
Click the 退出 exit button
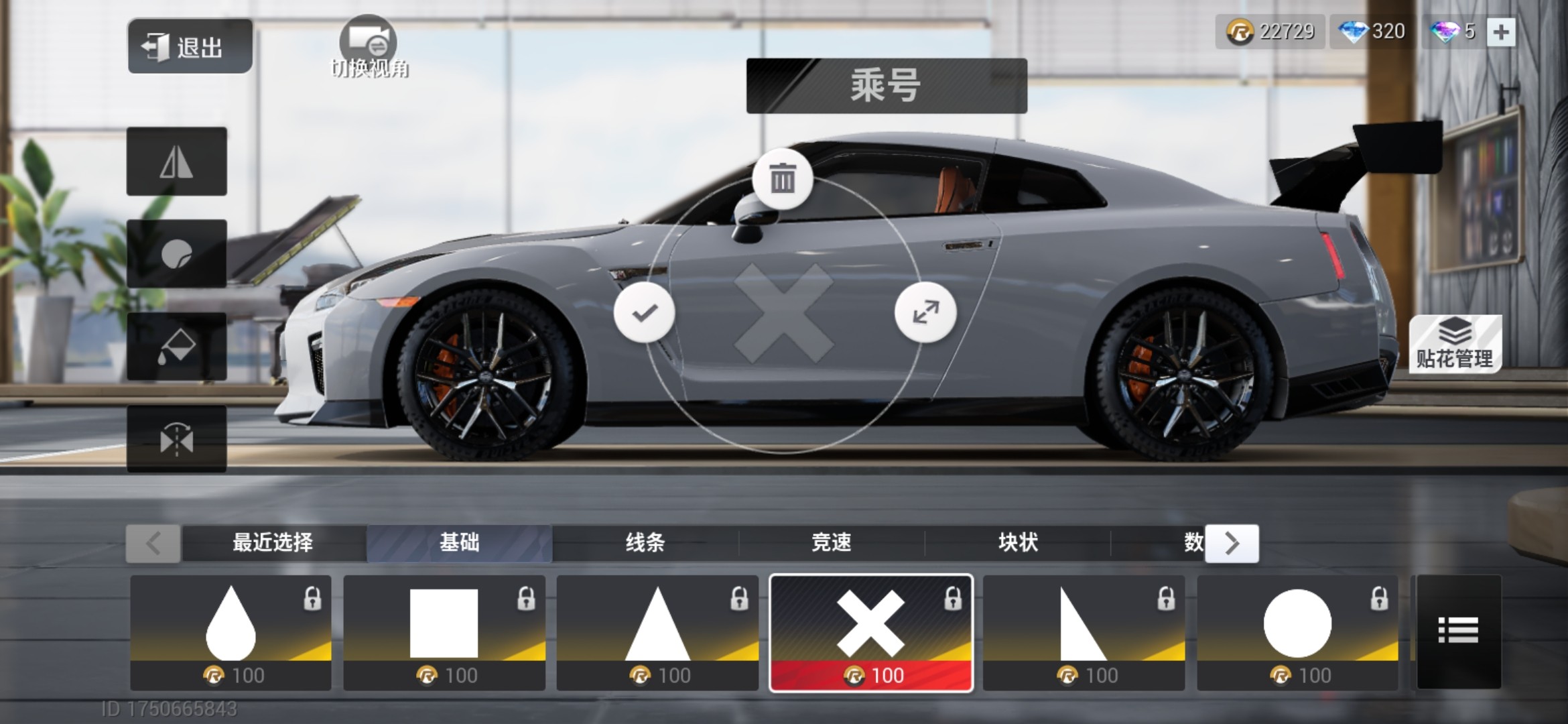[190, 46]
